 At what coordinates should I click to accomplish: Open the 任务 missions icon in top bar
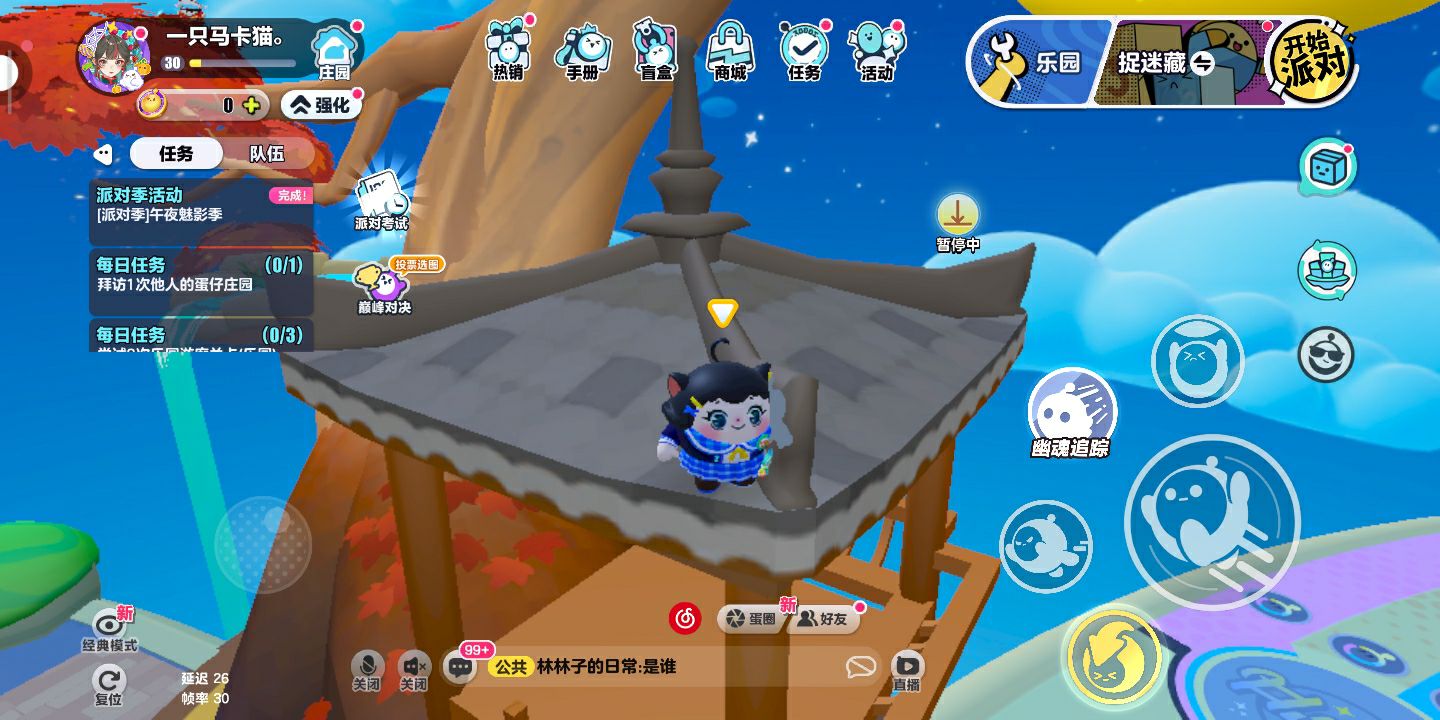pyautogui.click(x=804, y=50)
